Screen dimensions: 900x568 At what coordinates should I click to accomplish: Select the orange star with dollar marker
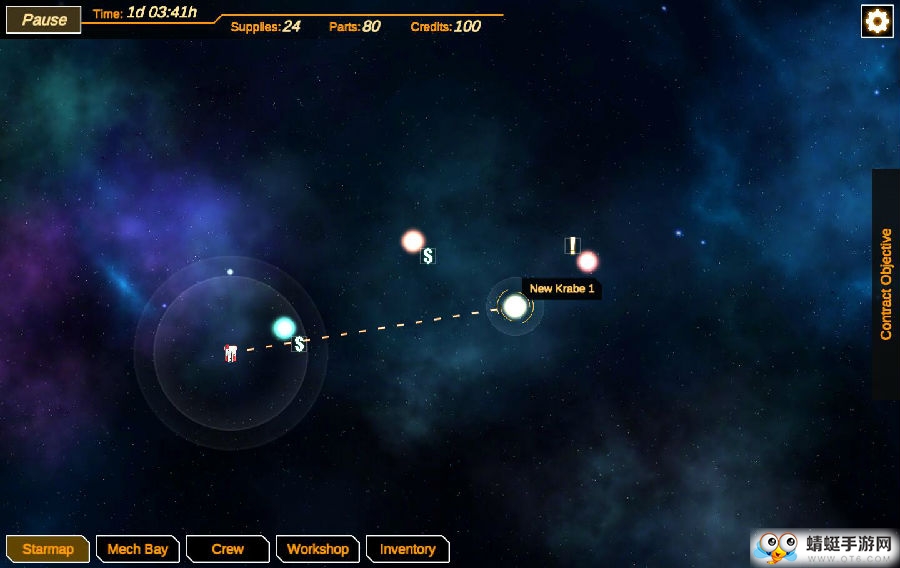point(413,241)
